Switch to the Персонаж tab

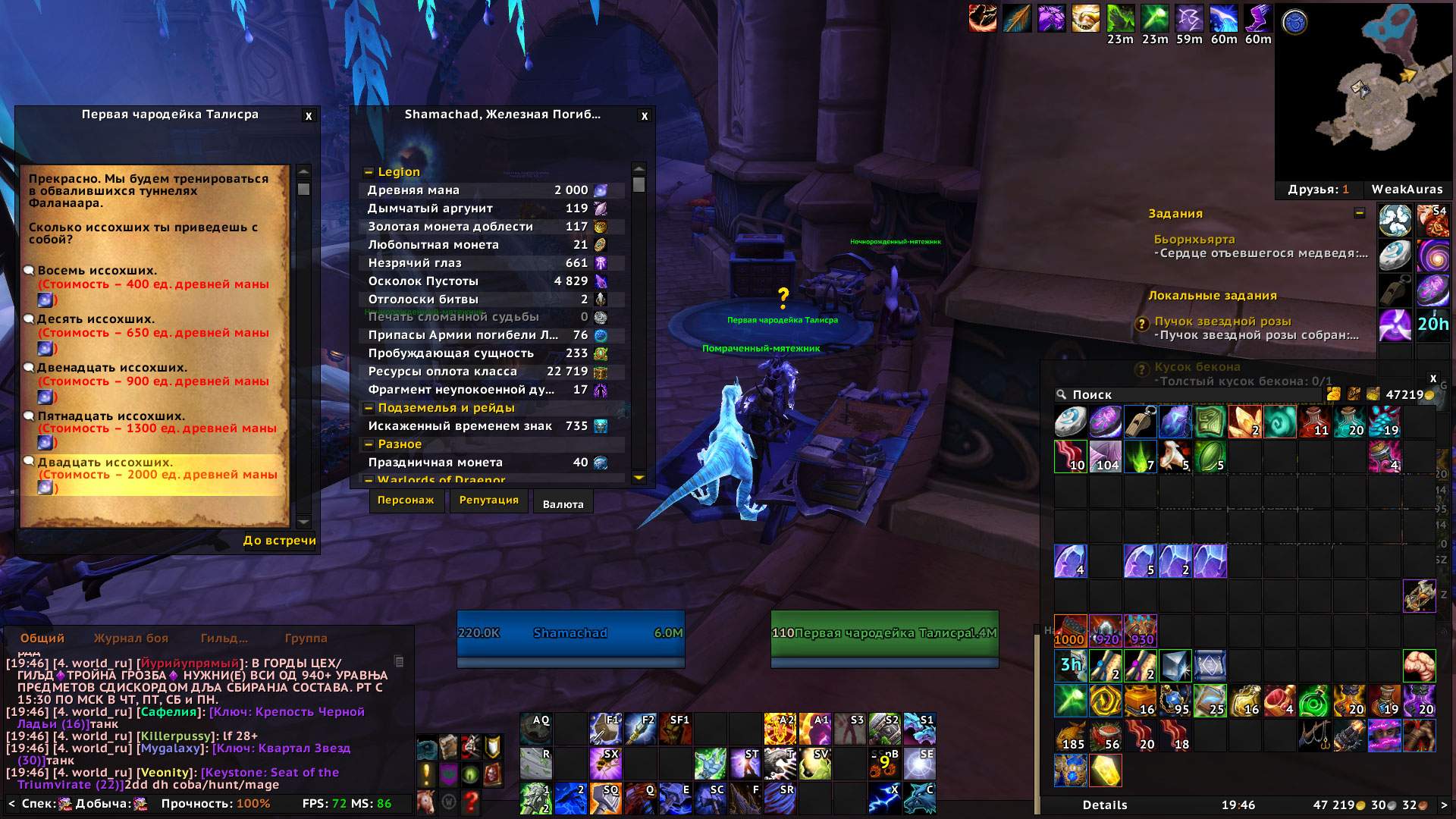[x=406, y=500]
